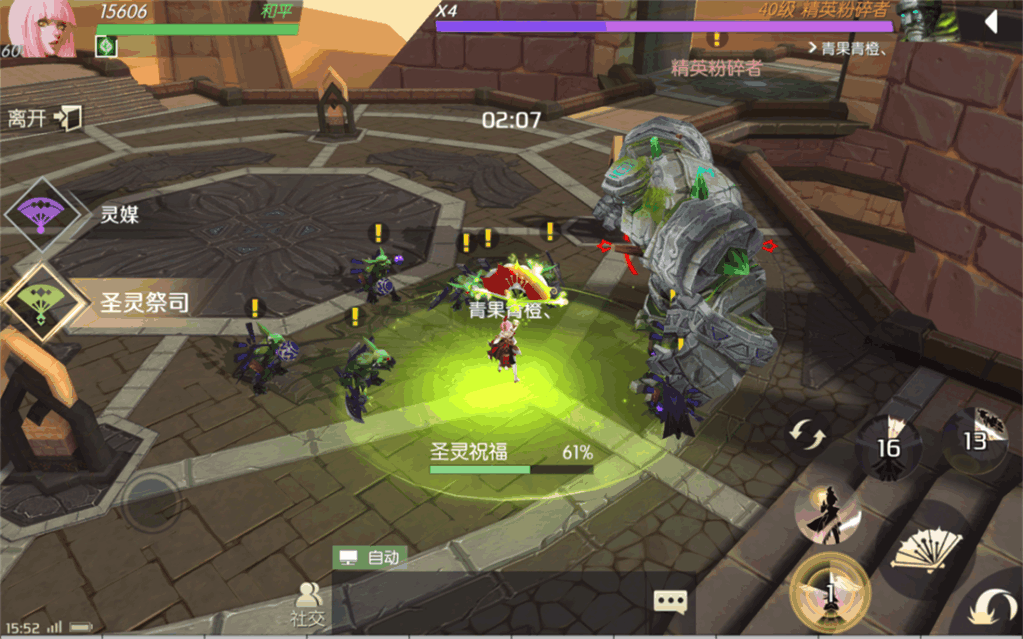The image size is (1023, 639).
Task: Open the 社交 social menu
Action: (x=308, y=604)
